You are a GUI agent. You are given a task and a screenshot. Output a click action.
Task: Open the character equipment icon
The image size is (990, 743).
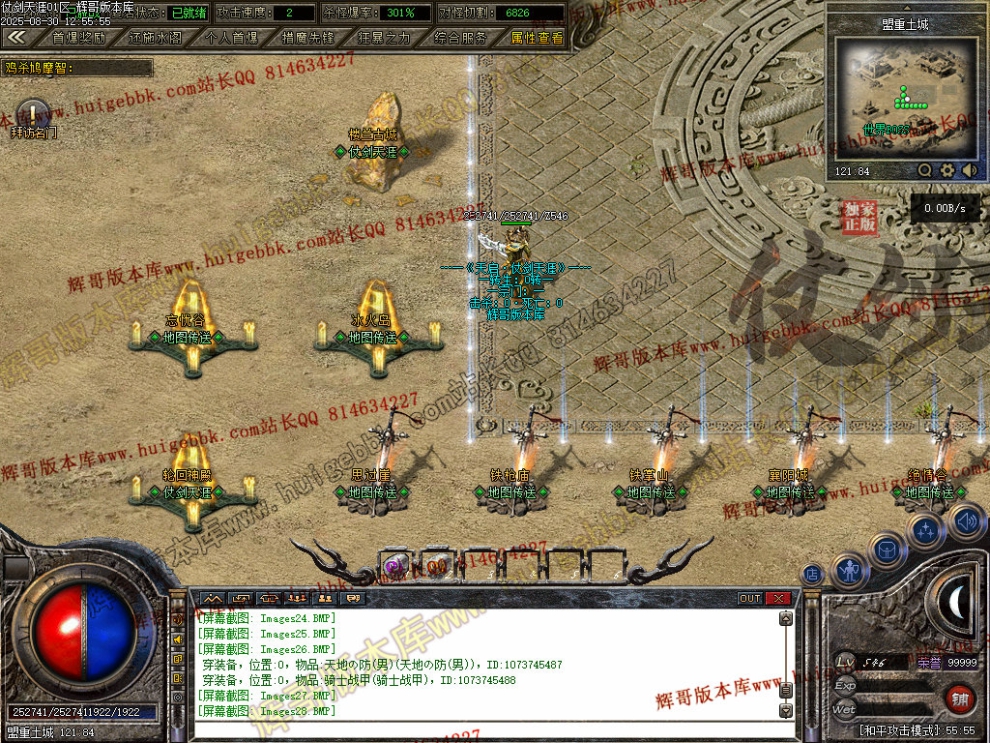850,570
